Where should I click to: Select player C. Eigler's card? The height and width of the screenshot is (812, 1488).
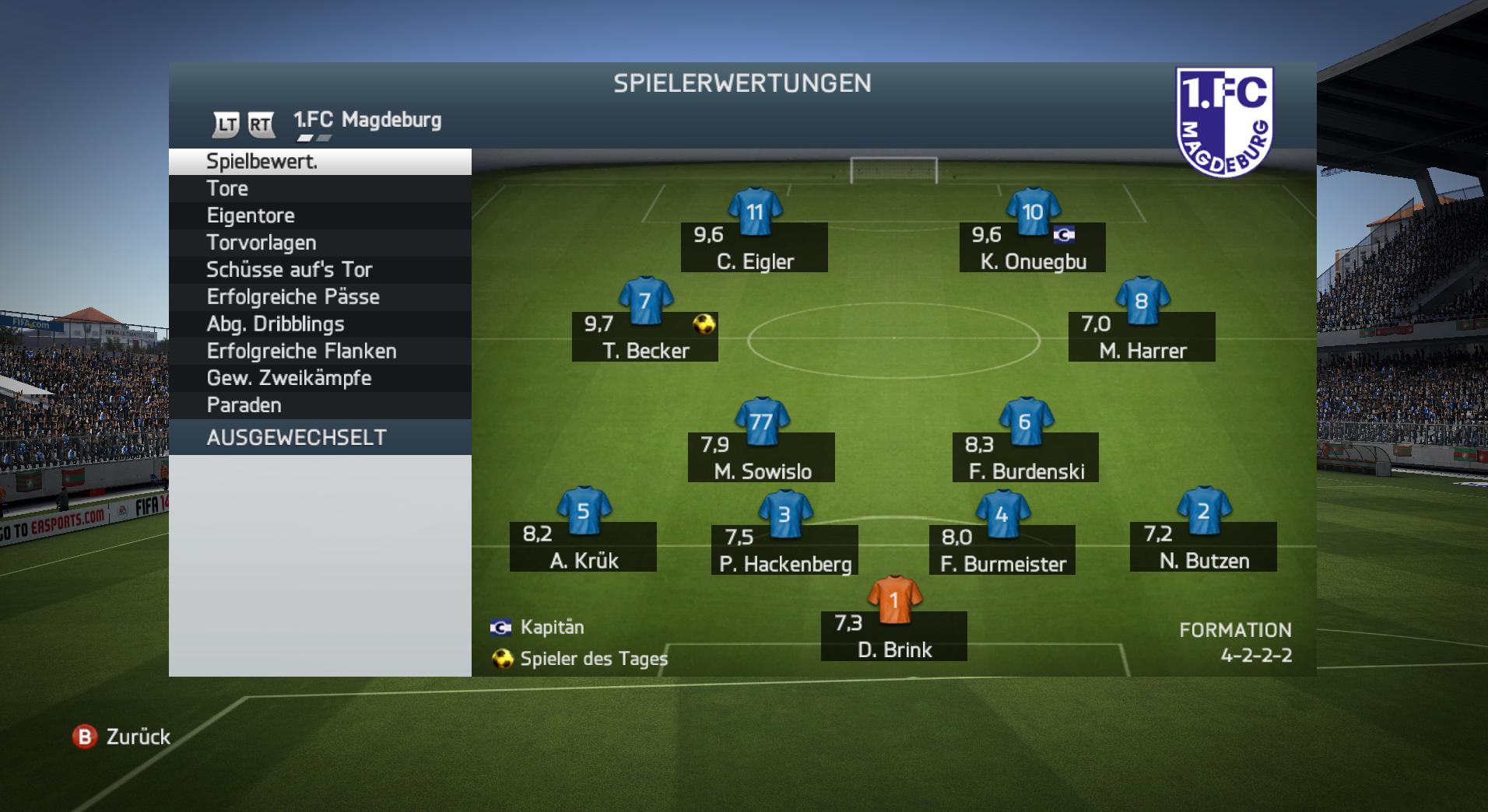tap(754, 247)
